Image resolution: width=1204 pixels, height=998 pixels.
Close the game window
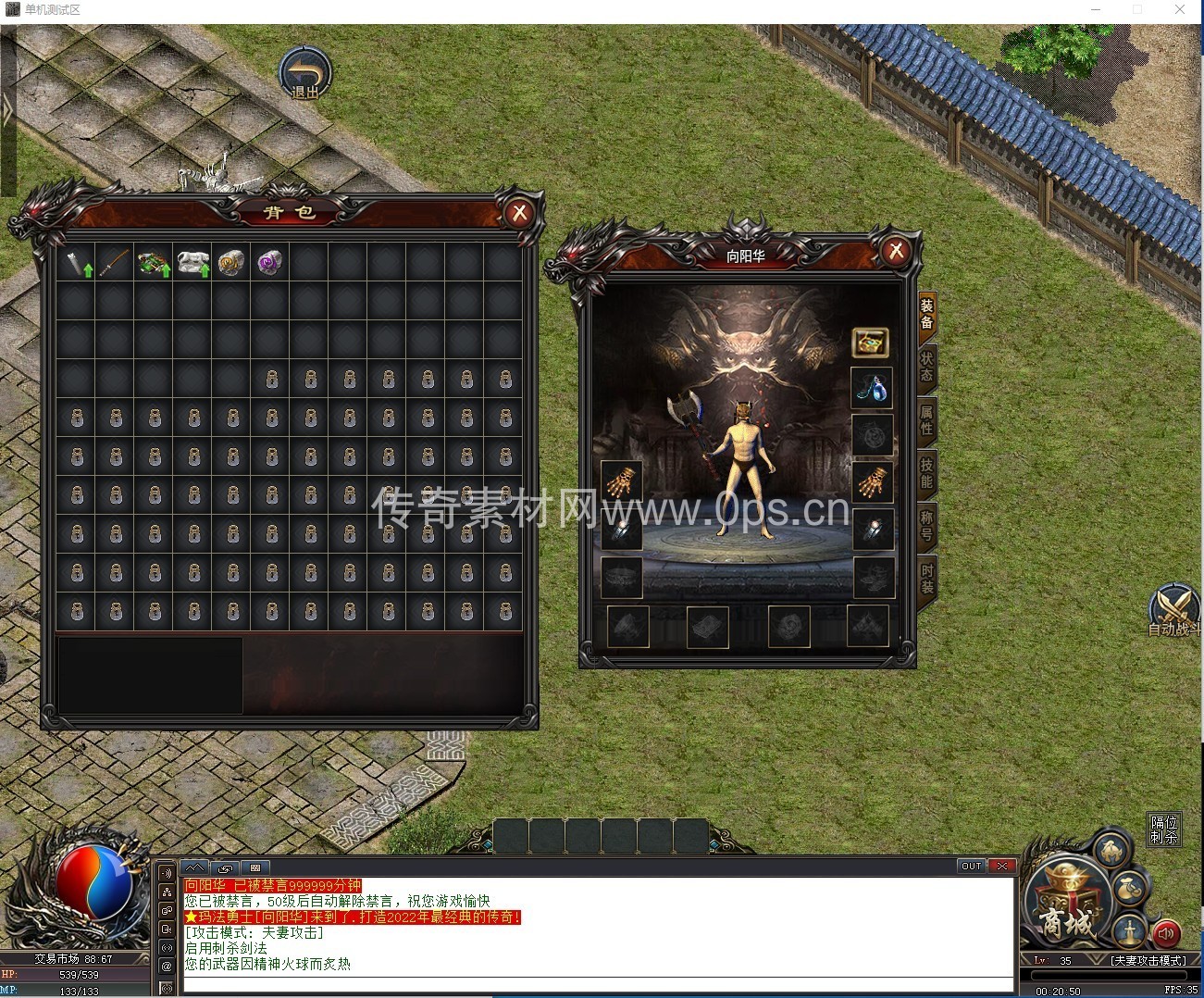pos(1180,9)
